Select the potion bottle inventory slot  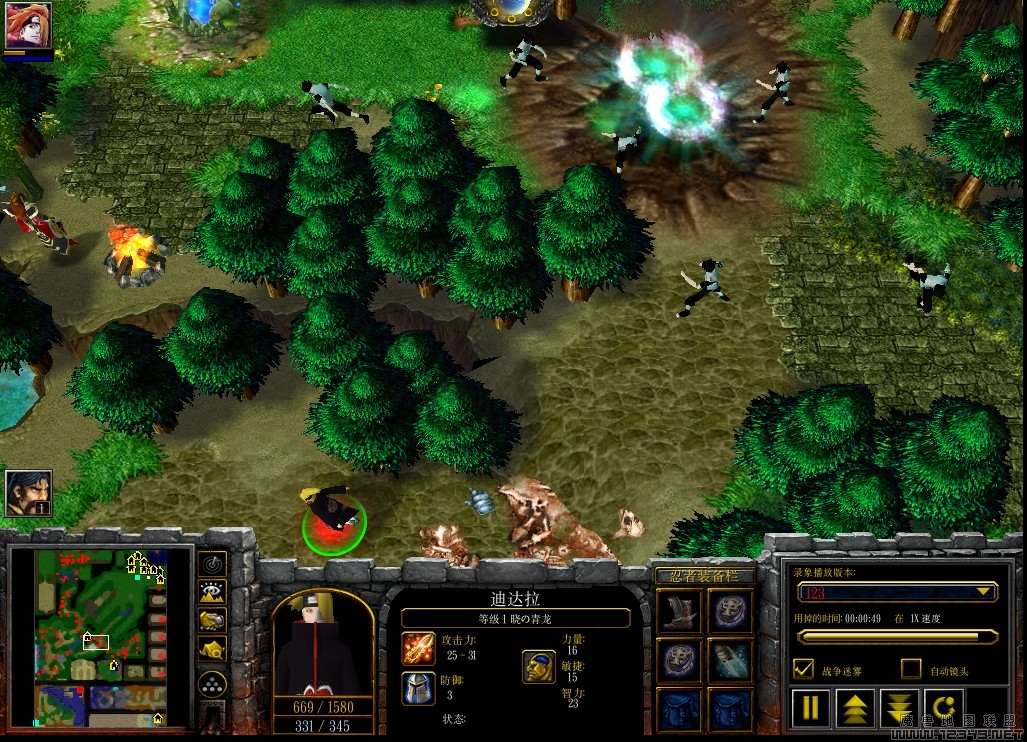click(731, 660)
